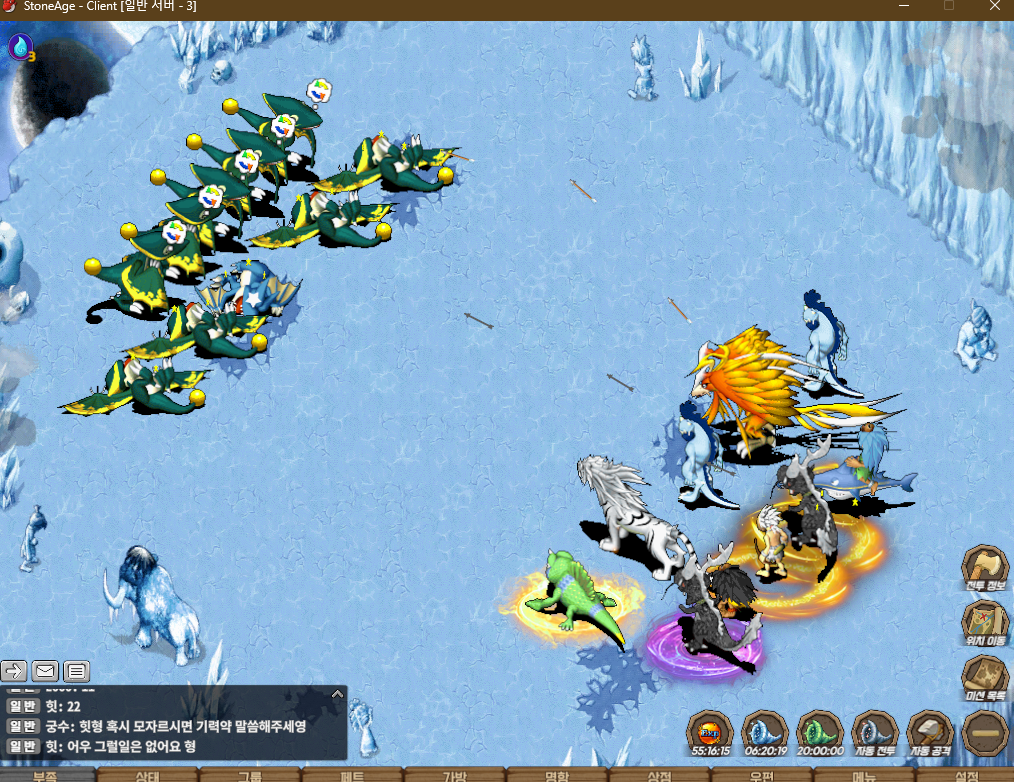Open the 설정 settings tab
The image size is (1014, 782).
click(966, 775)
